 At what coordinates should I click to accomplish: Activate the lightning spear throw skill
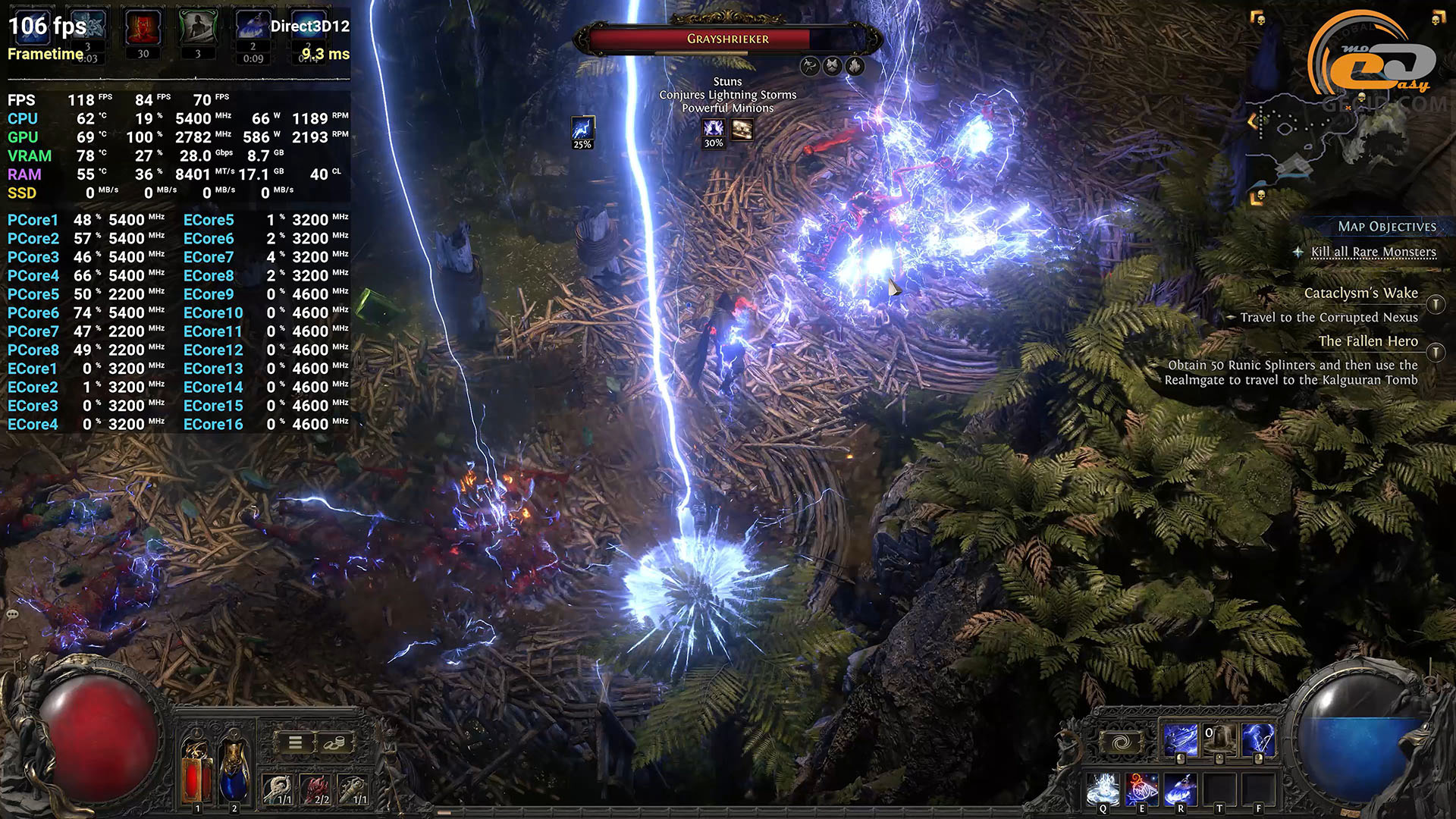pyautogui.click(x=1181, y=740)
